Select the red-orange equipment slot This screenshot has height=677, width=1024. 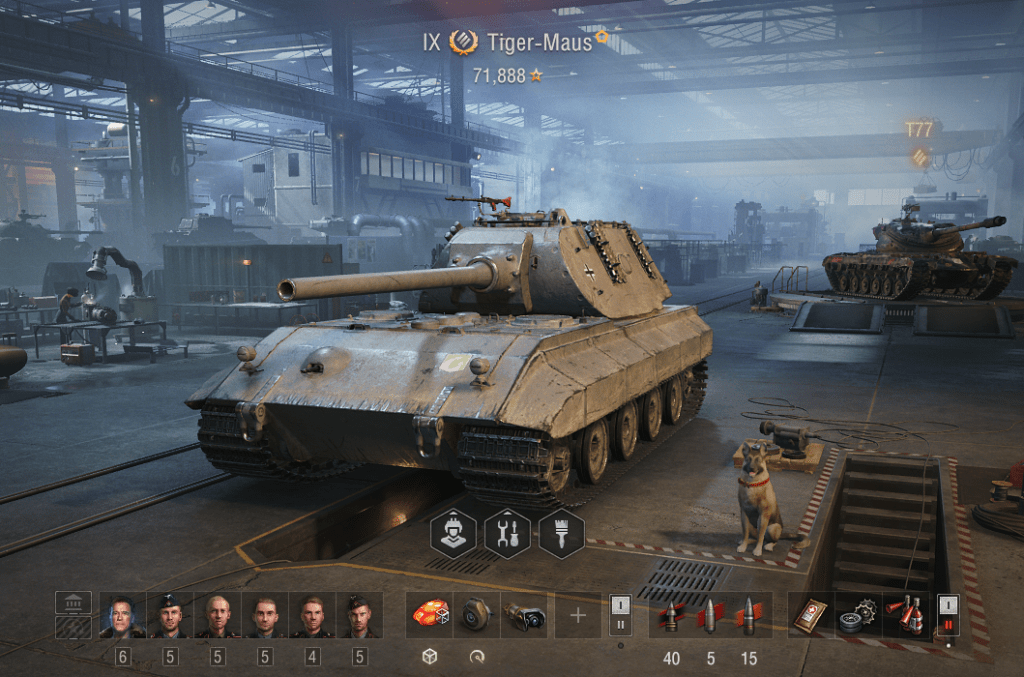click(x=429, y=615)
